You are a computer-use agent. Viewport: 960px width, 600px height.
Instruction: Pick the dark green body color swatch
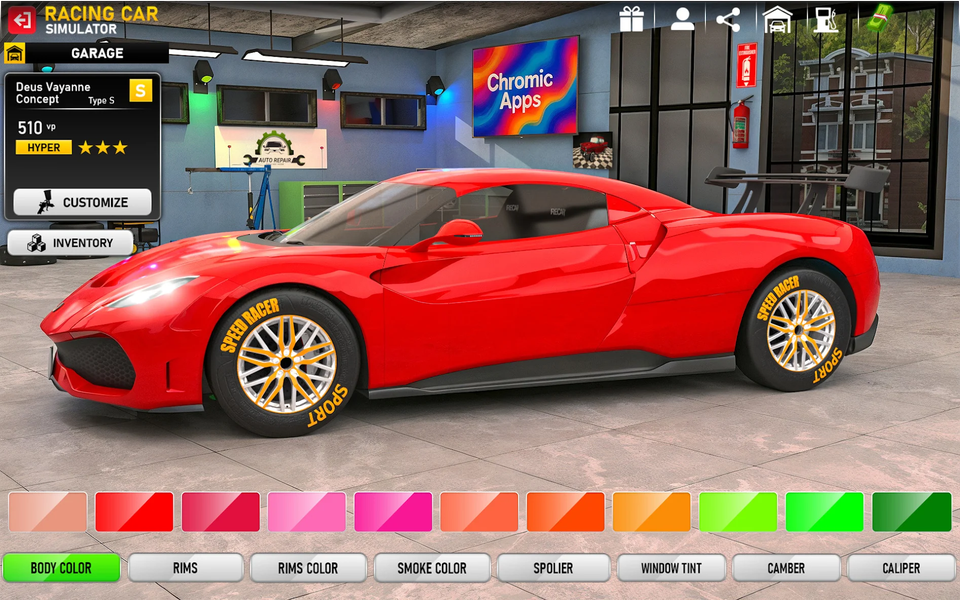pos(911,512)
